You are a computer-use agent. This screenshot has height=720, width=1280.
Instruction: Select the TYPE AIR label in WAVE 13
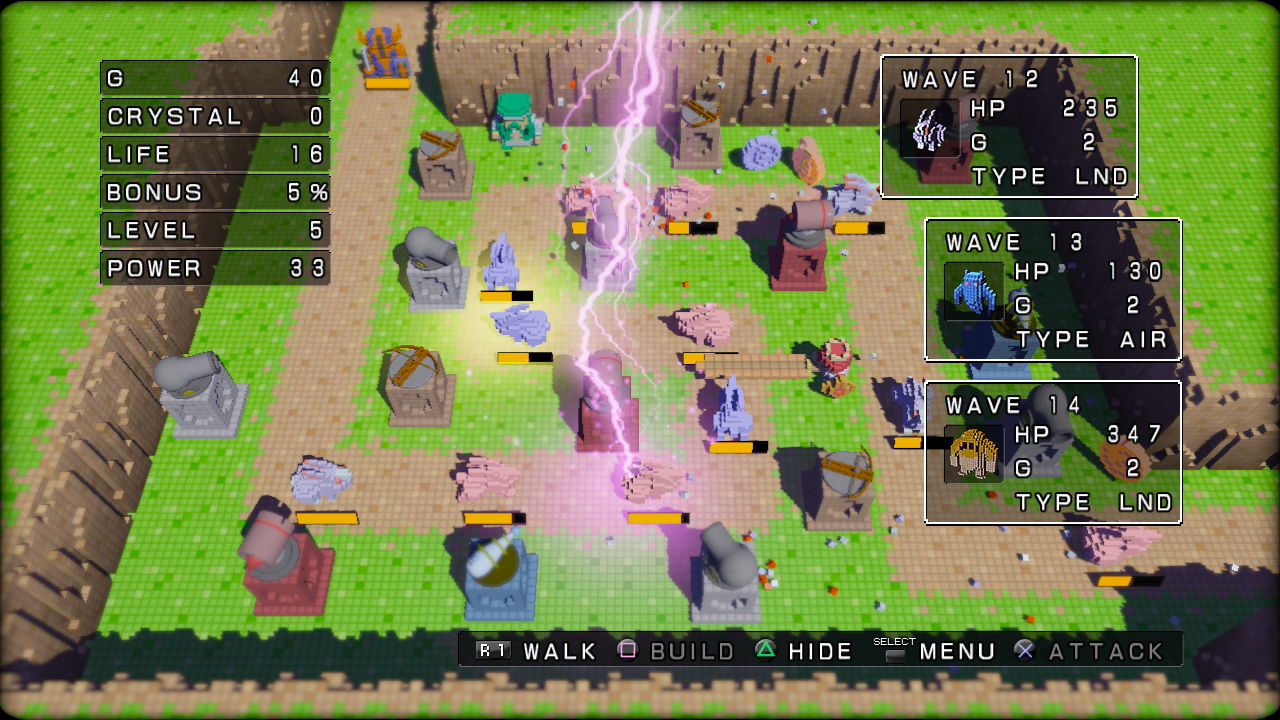click(1090, 339)
